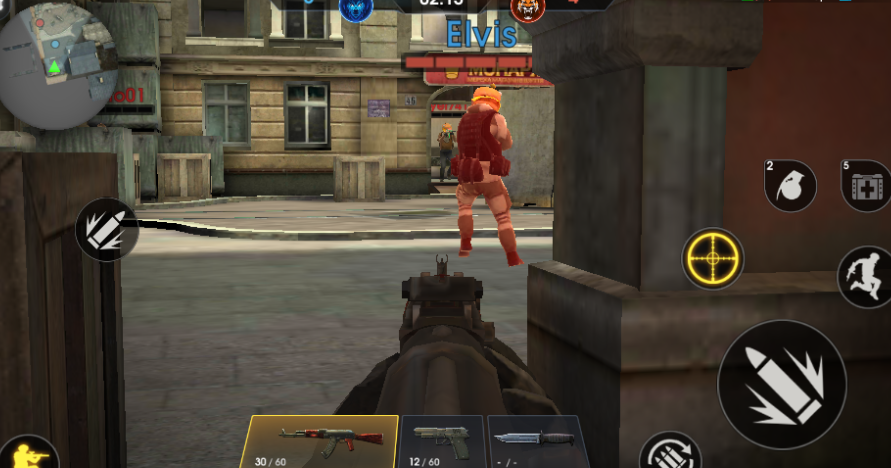Use the medkit button

point(866,186)
